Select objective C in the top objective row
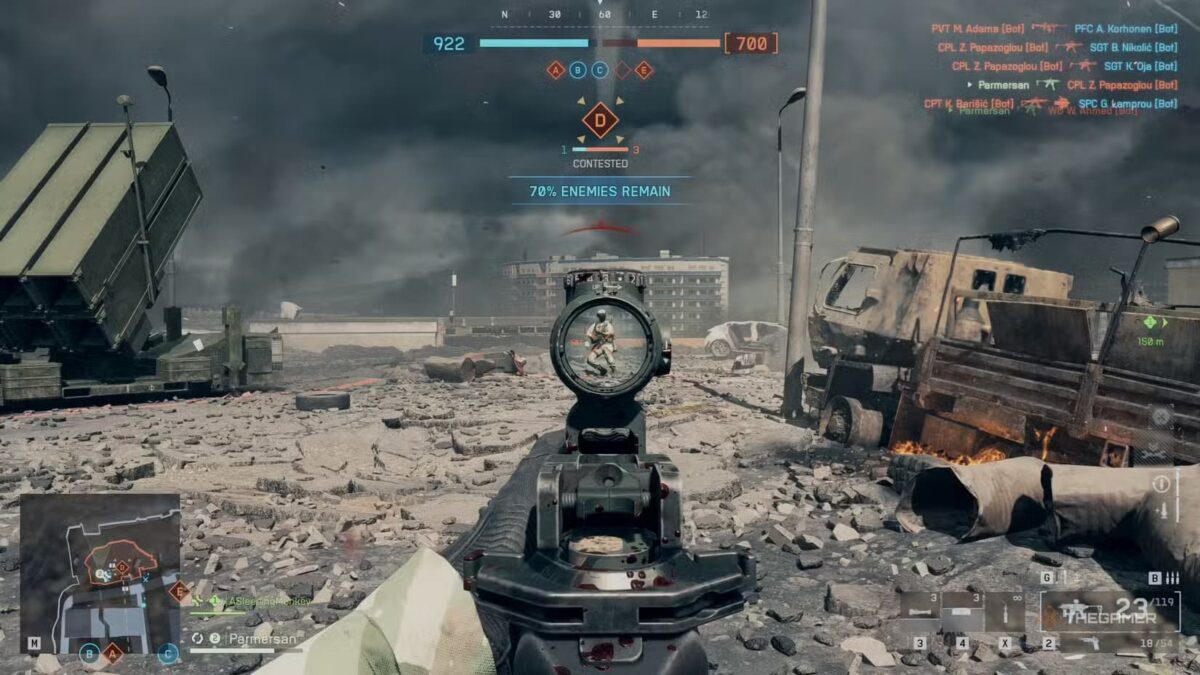 tap(600, 70)
